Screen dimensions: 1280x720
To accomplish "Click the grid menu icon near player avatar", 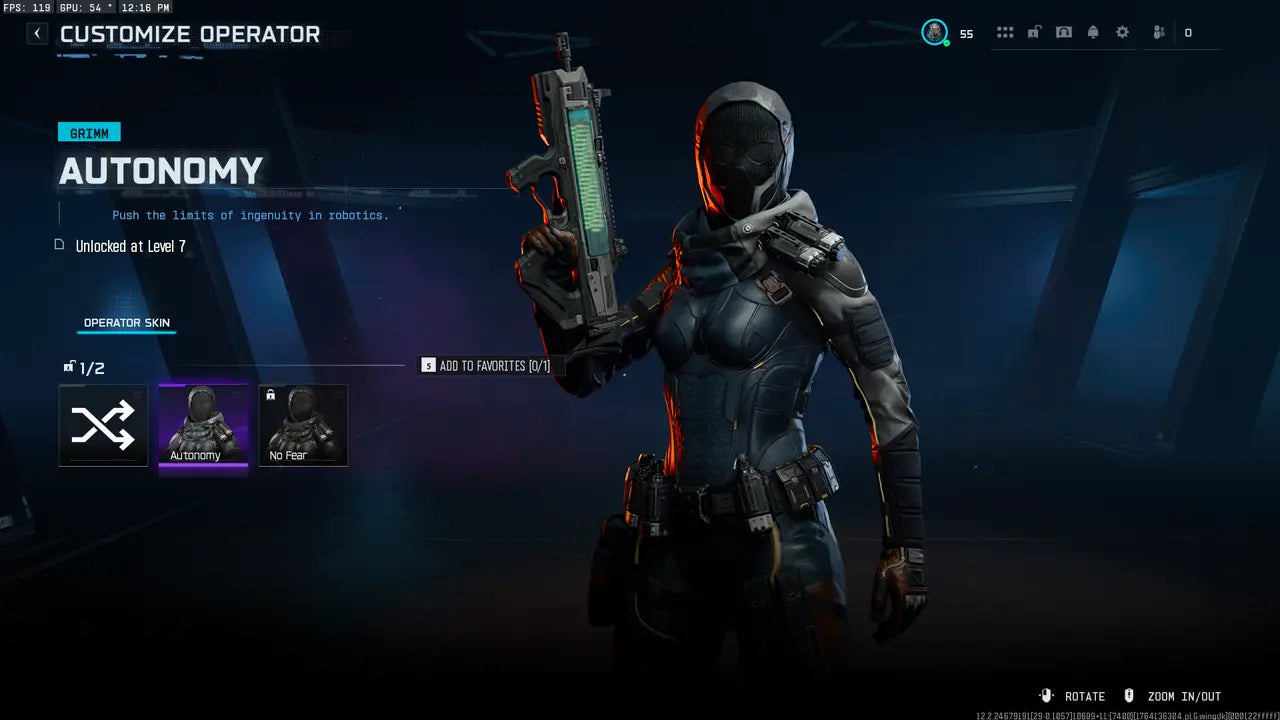I will coord(1005,32).
